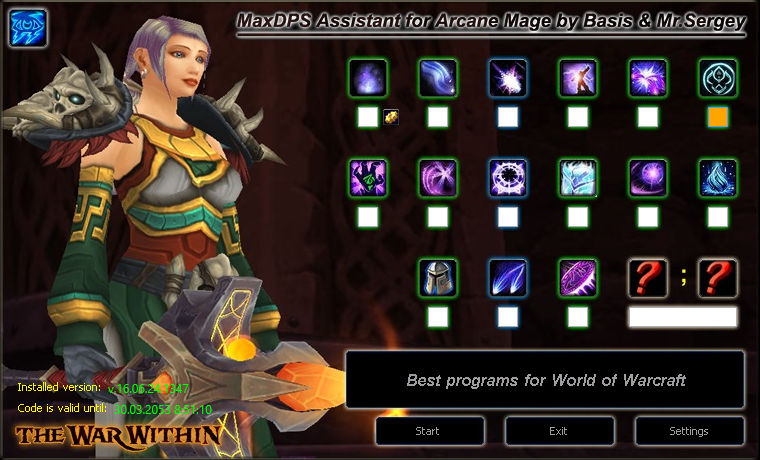This screenshot has width=760, height=460.
Task: Pick the ice barrier crystal icon
Action: [578, 178]
